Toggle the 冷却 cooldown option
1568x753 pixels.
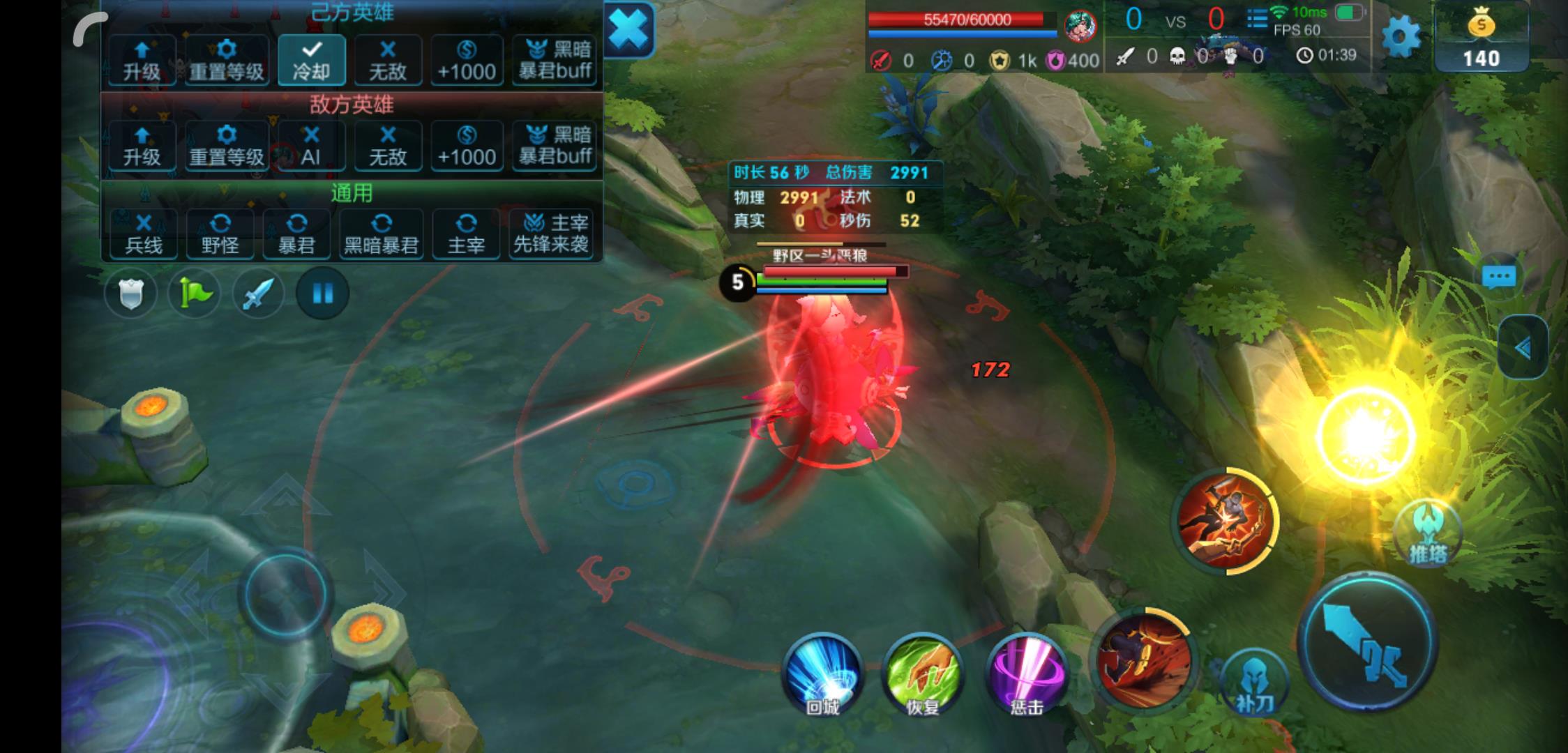[311, 60]
